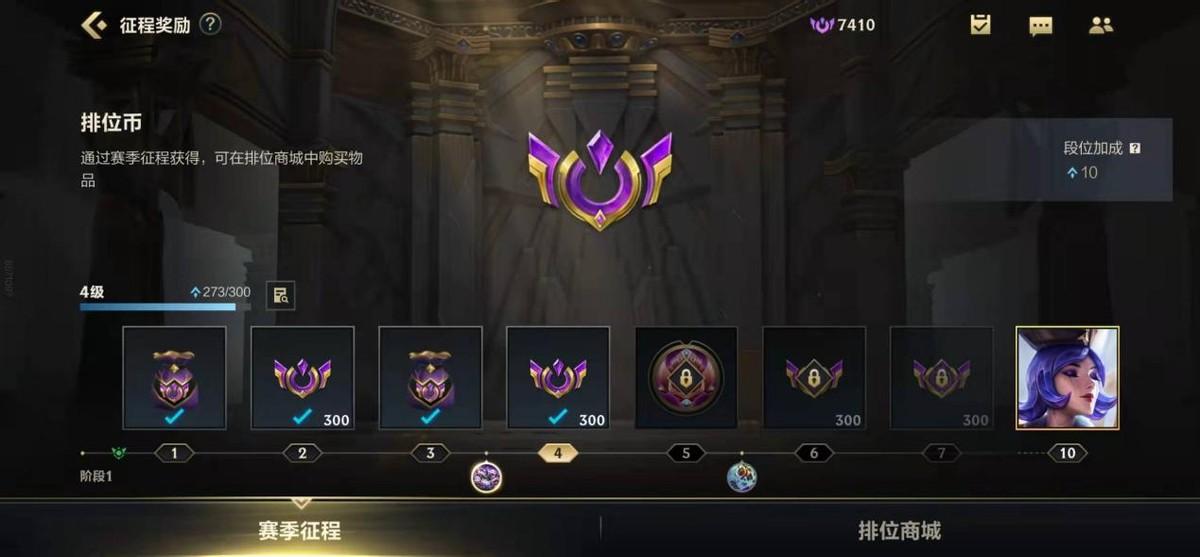1200x557 pixels.
Task: Select the level 2 ranked coin reward
Action: 302,378
